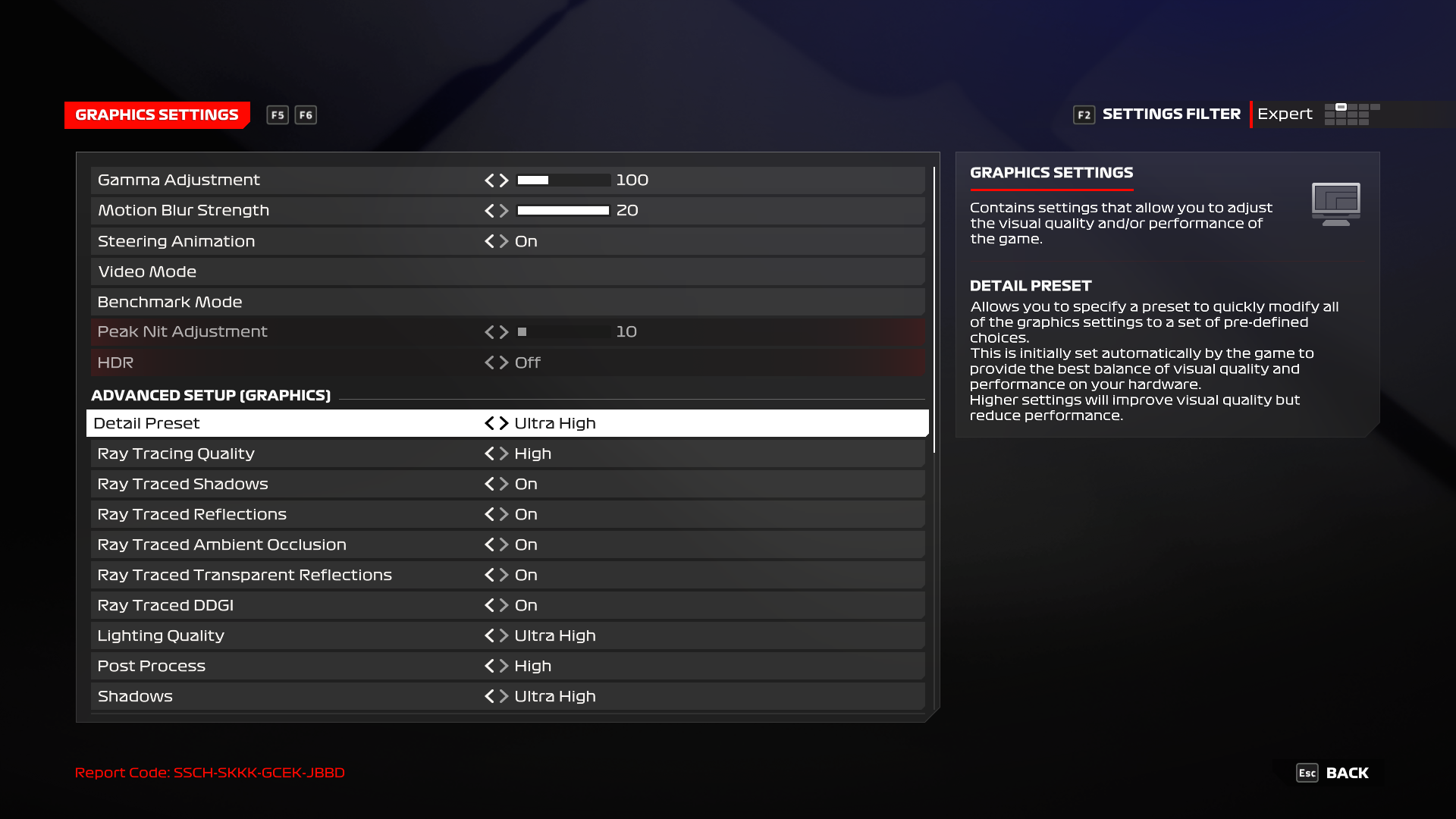The image size is (1456, 819).
Task: Open the Benchmark Mode entry
Action: [170, 302]
